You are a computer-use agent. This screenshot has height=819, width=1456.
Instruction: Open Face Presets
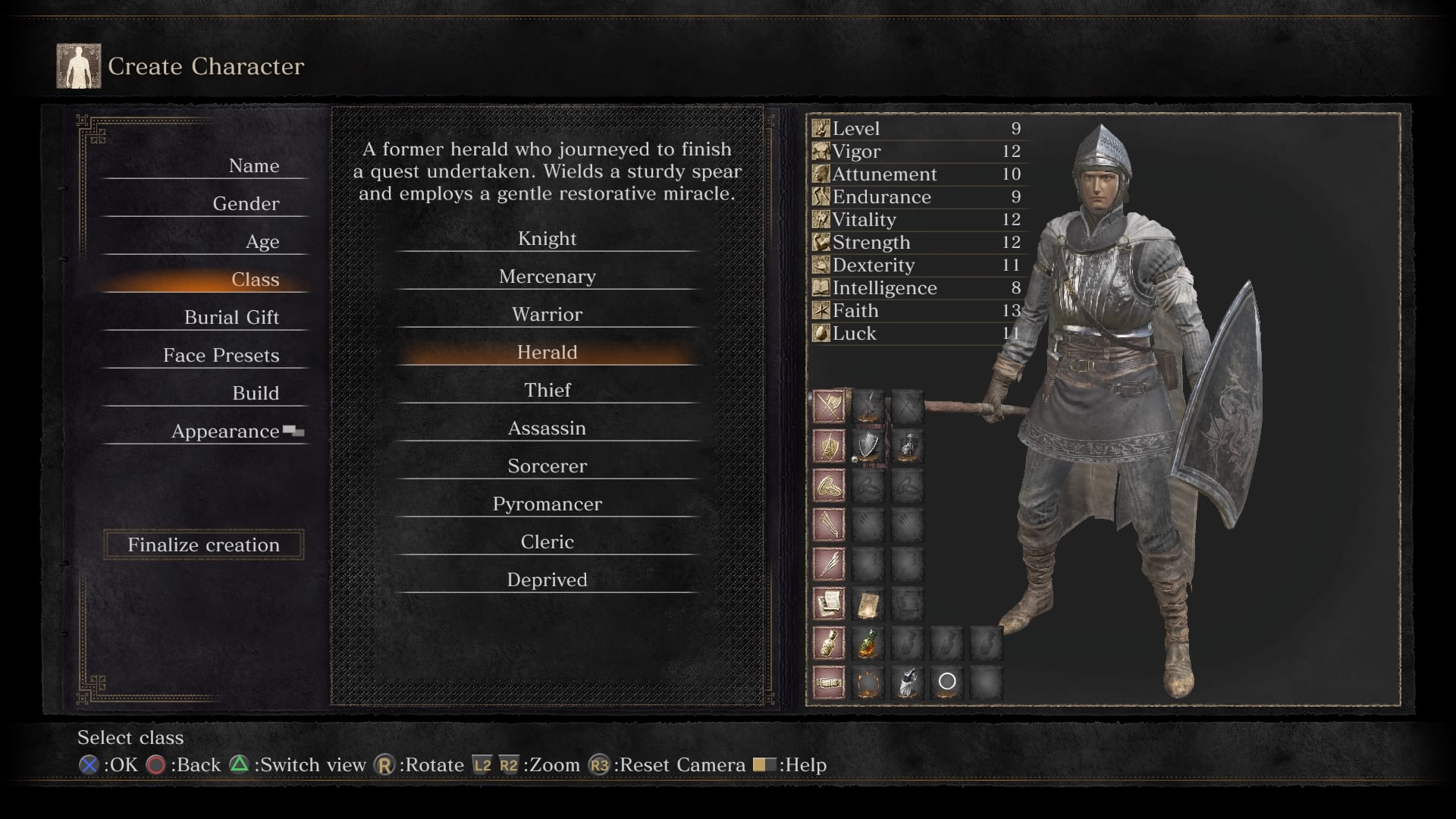(x=221, y=356)
